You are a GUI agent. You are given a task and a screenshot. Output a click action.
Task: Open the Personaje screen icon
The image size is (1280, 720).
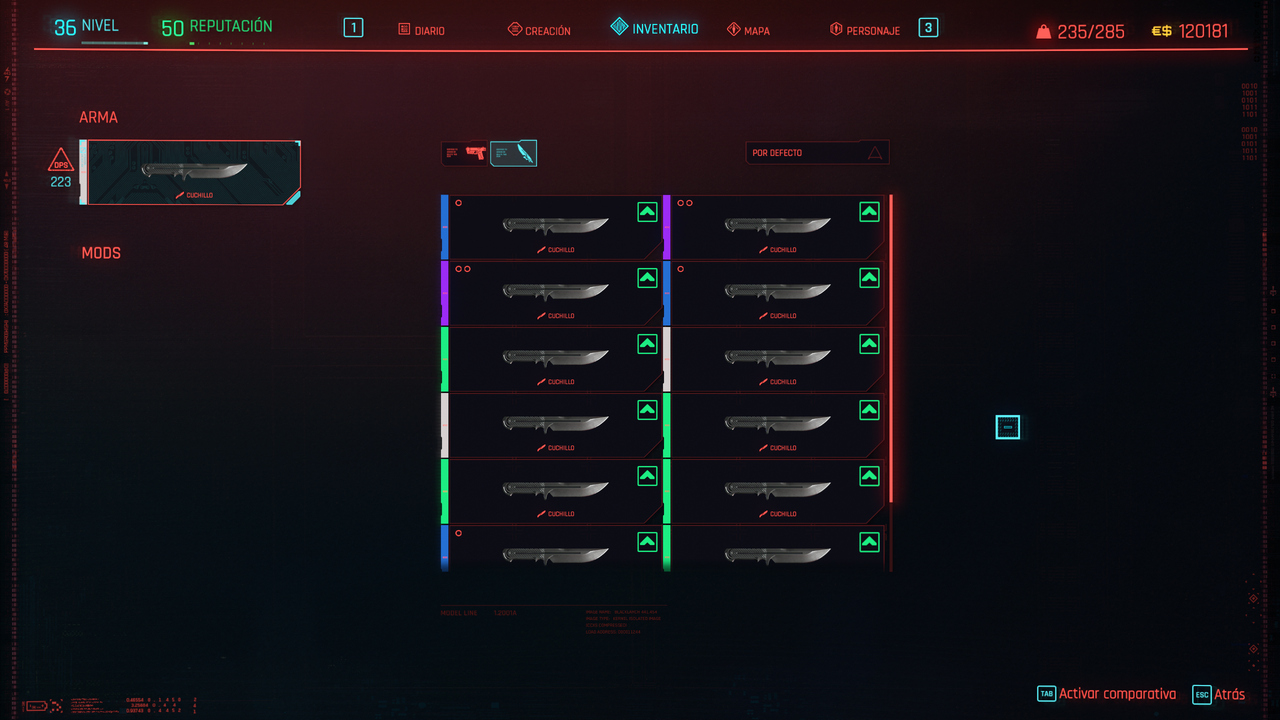tap(837, 28)
